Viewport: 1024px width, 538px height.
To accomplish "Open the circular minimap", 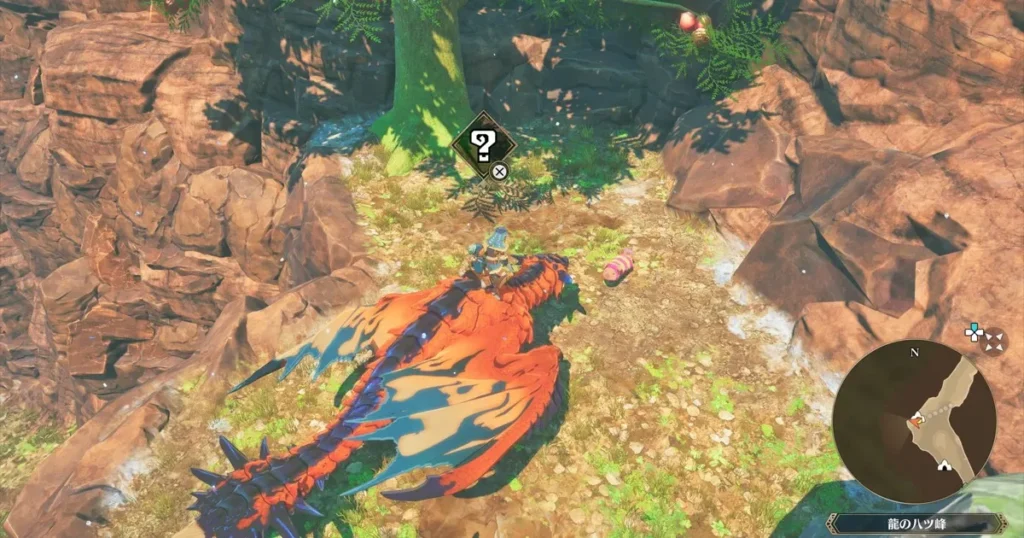I will pyautogui.click(x=914, y=419).
